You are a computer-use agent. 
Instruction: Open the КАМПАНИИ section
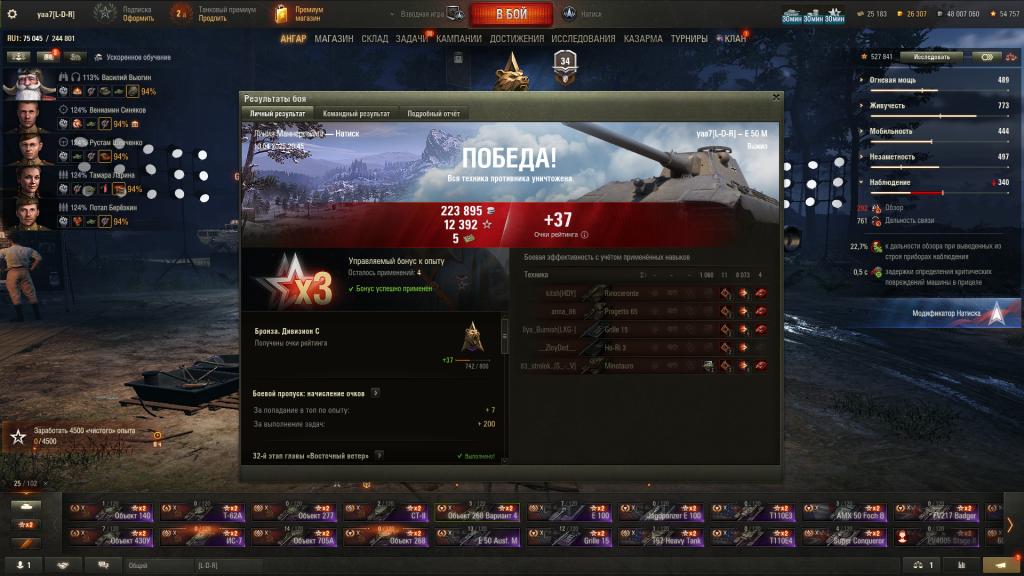(x=459, y=39)
